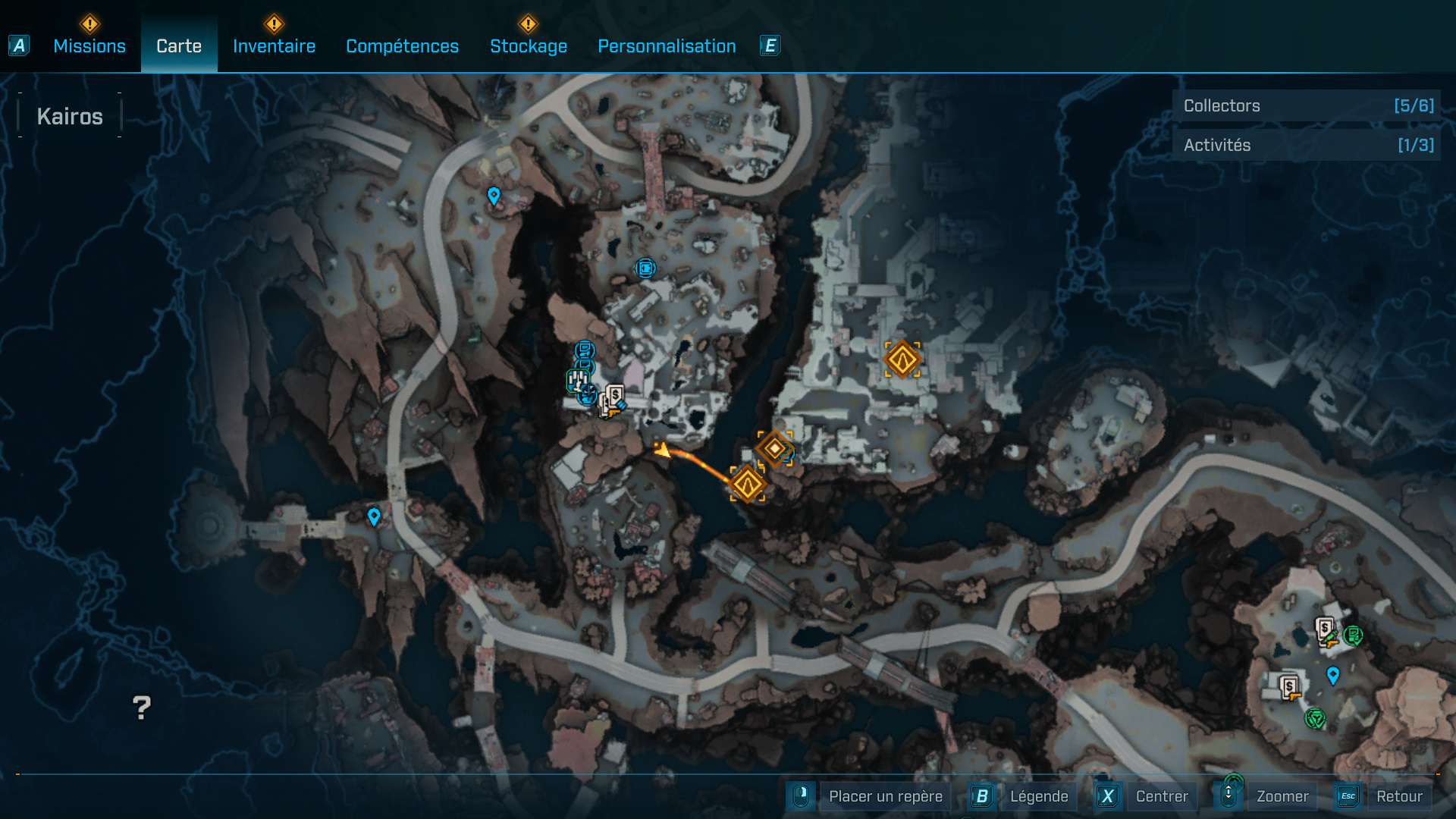Switch to the Inventaire tab
Viewport: 1456px width, 819px height.
coord(274,45)
